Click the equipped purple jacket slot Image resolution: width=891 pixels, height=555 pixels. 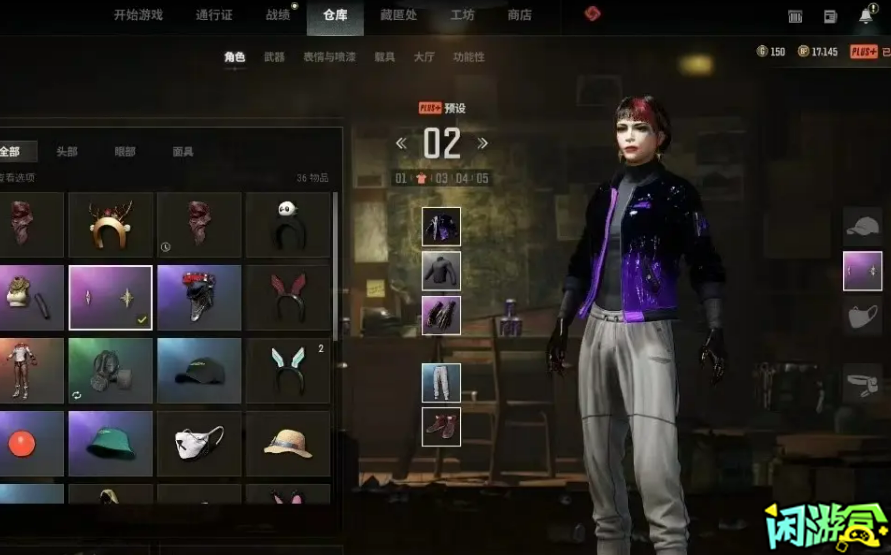(441, 227)
